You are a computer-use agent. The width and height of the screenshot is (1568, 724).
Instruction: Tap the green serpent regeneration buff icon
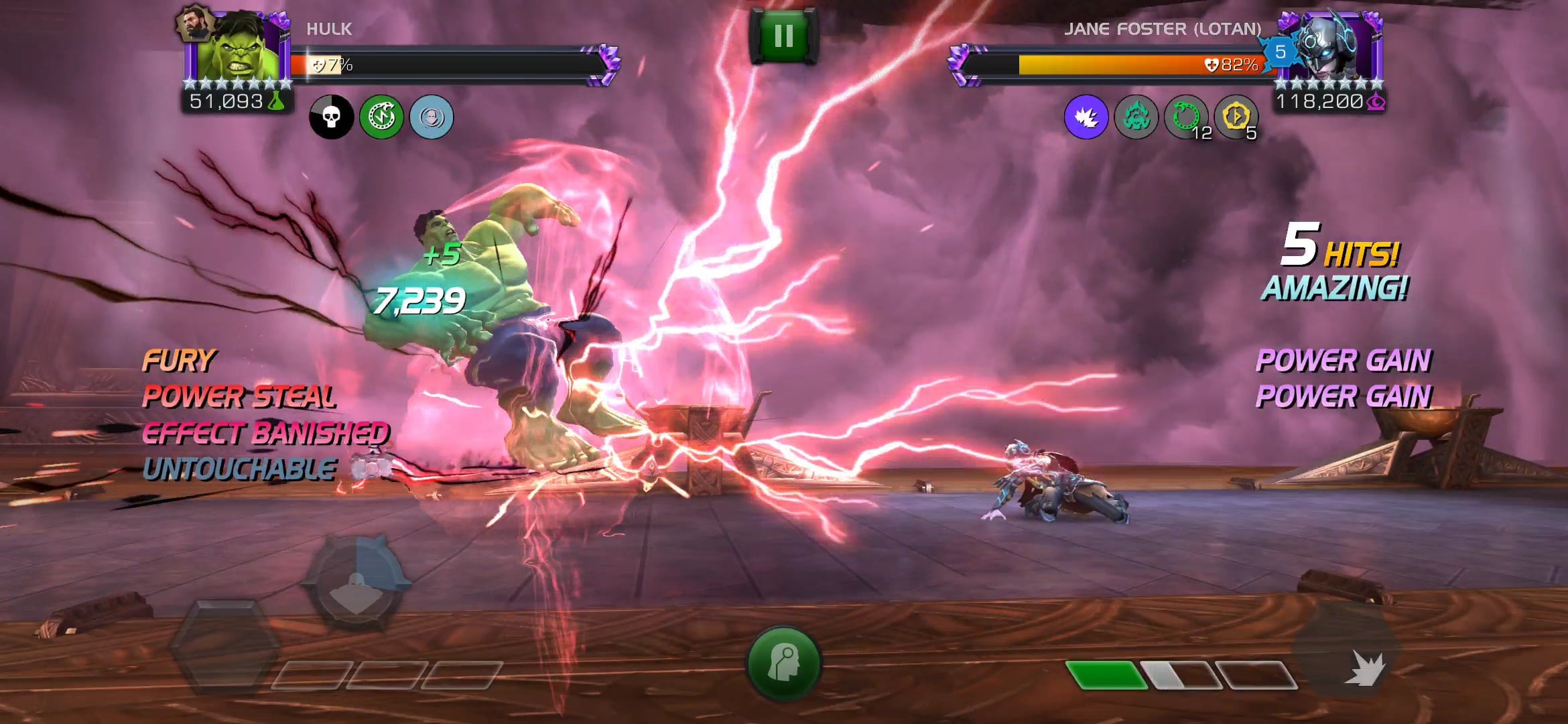[383, 117]
